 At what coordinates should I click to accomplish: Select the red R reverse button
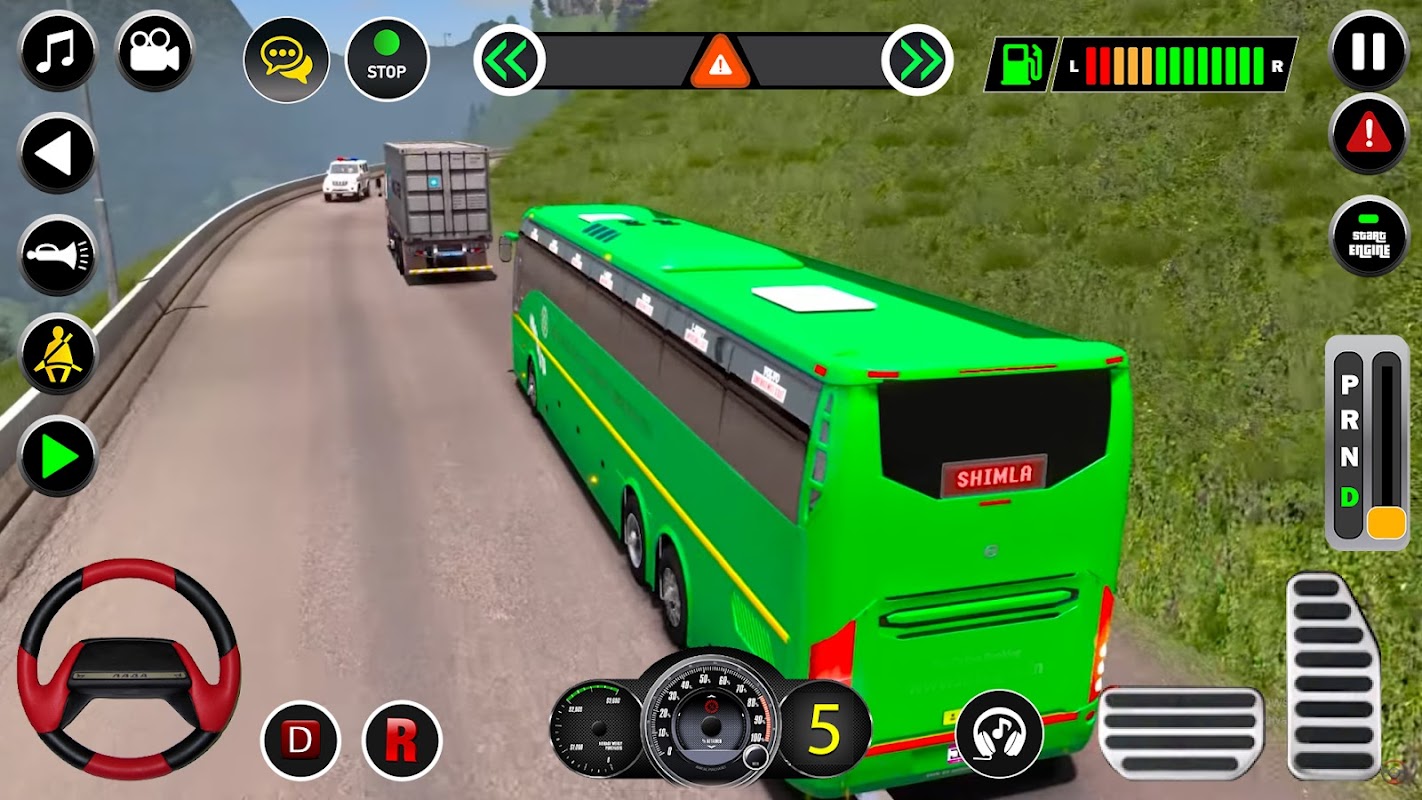(402, 741)
